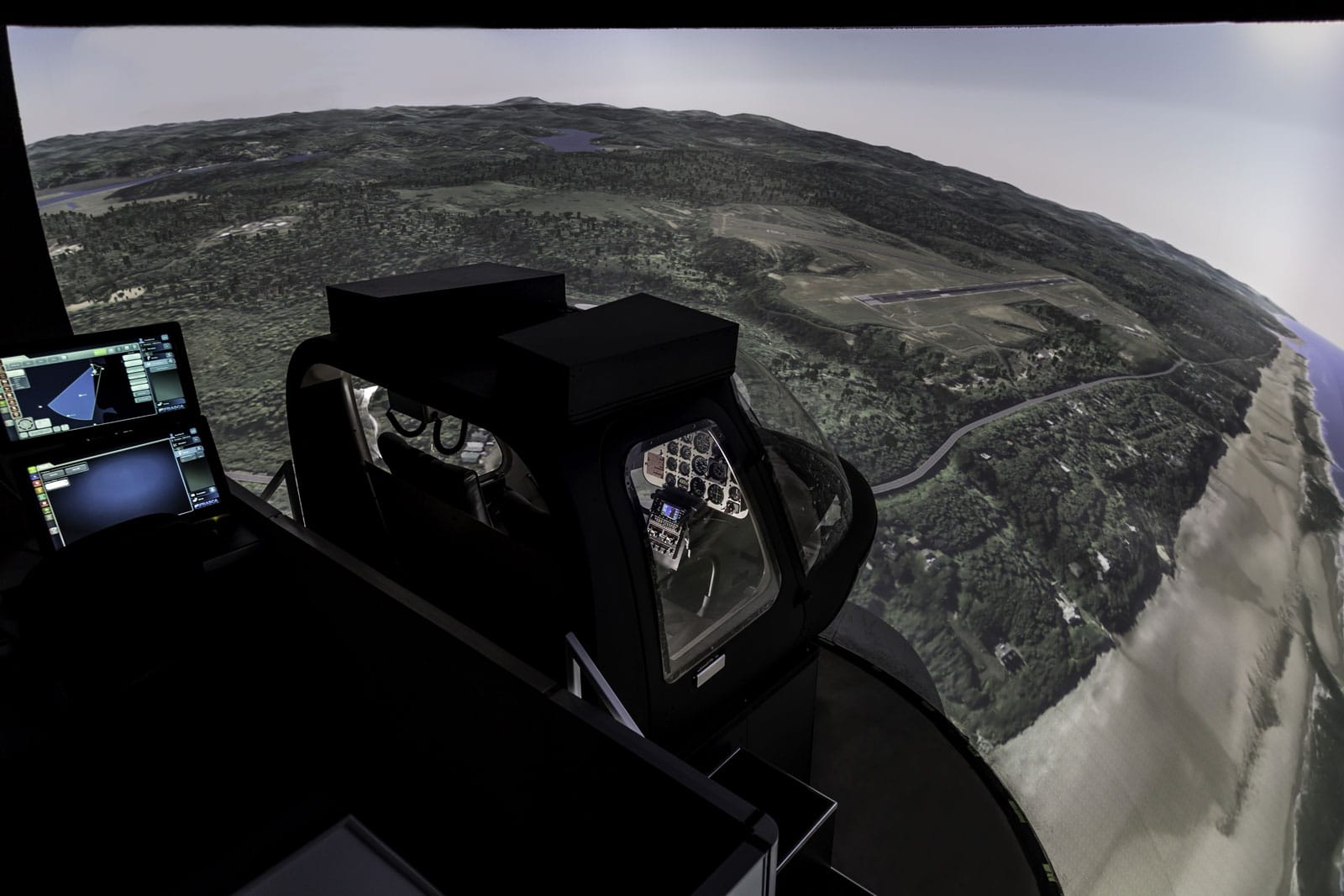The image size is (1344, 896).
Task: Click the white text field on the lower tablet
Action: pos(56,482)
